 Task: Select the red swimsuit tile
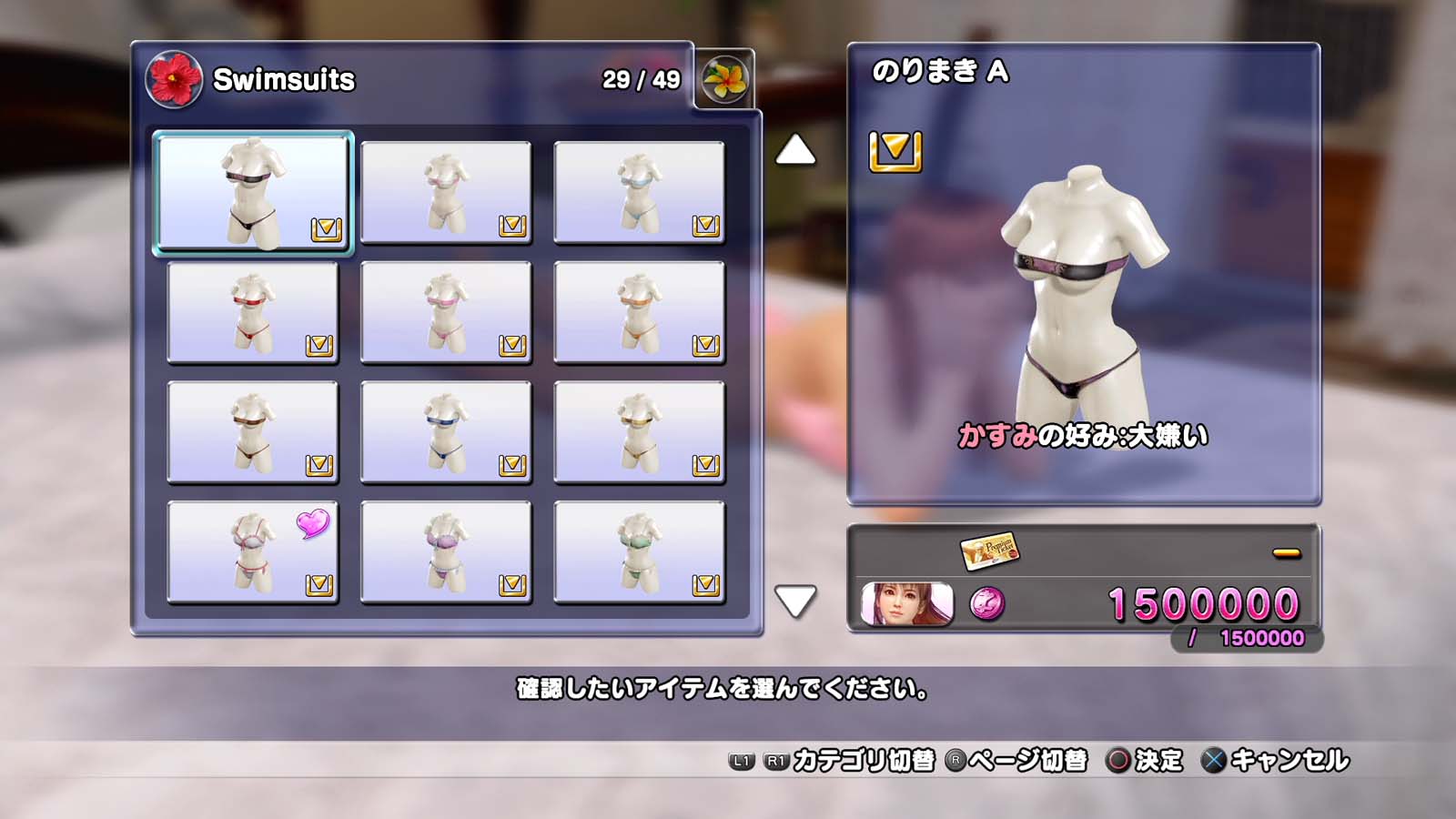253,312
